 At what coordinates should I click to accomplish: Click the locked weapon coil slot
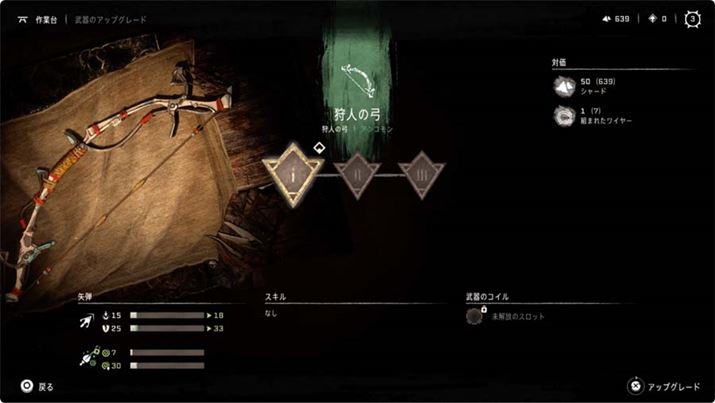coord(476,316)
